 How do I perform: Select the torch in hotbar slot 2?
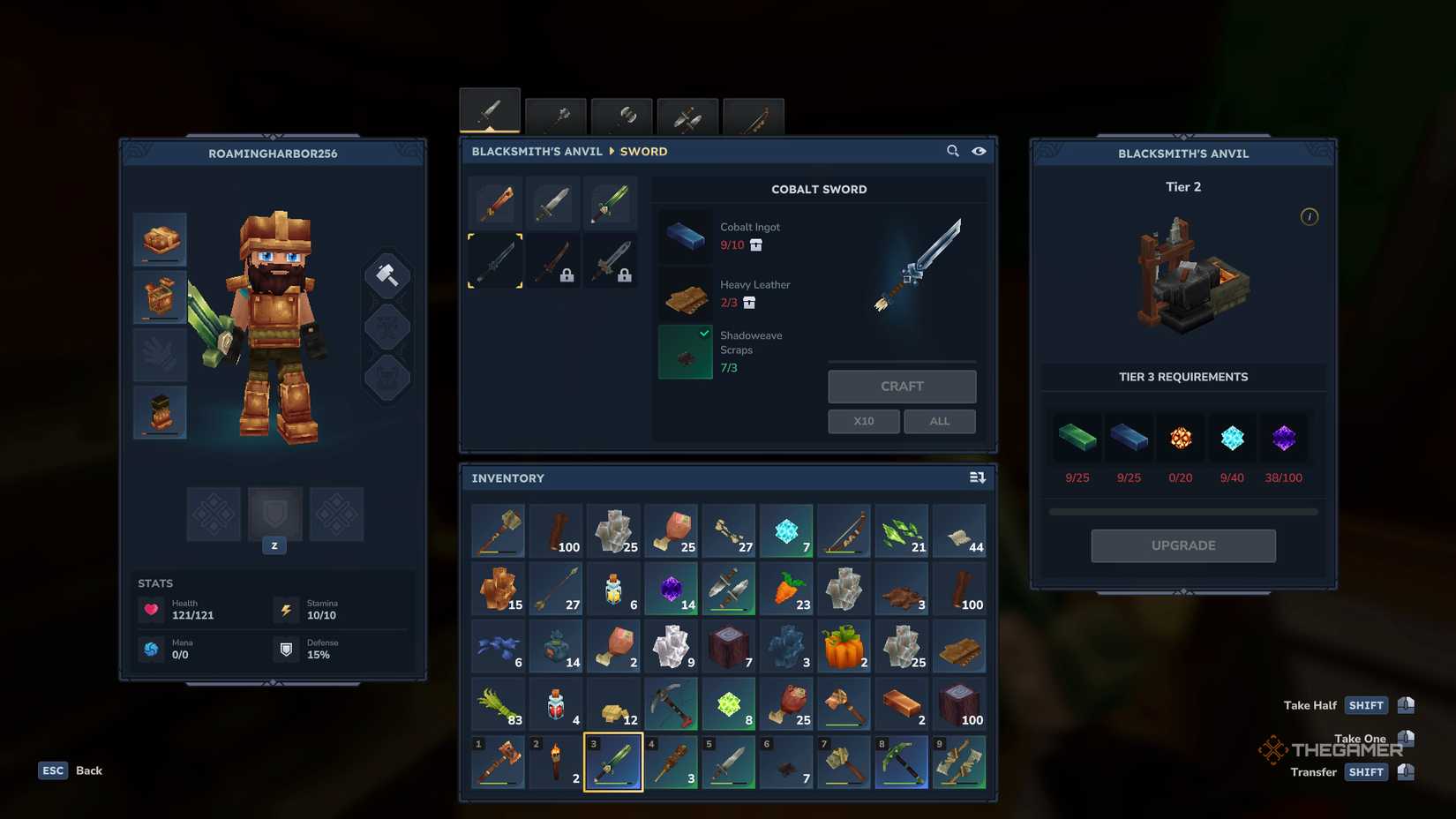tap(555, 762)
